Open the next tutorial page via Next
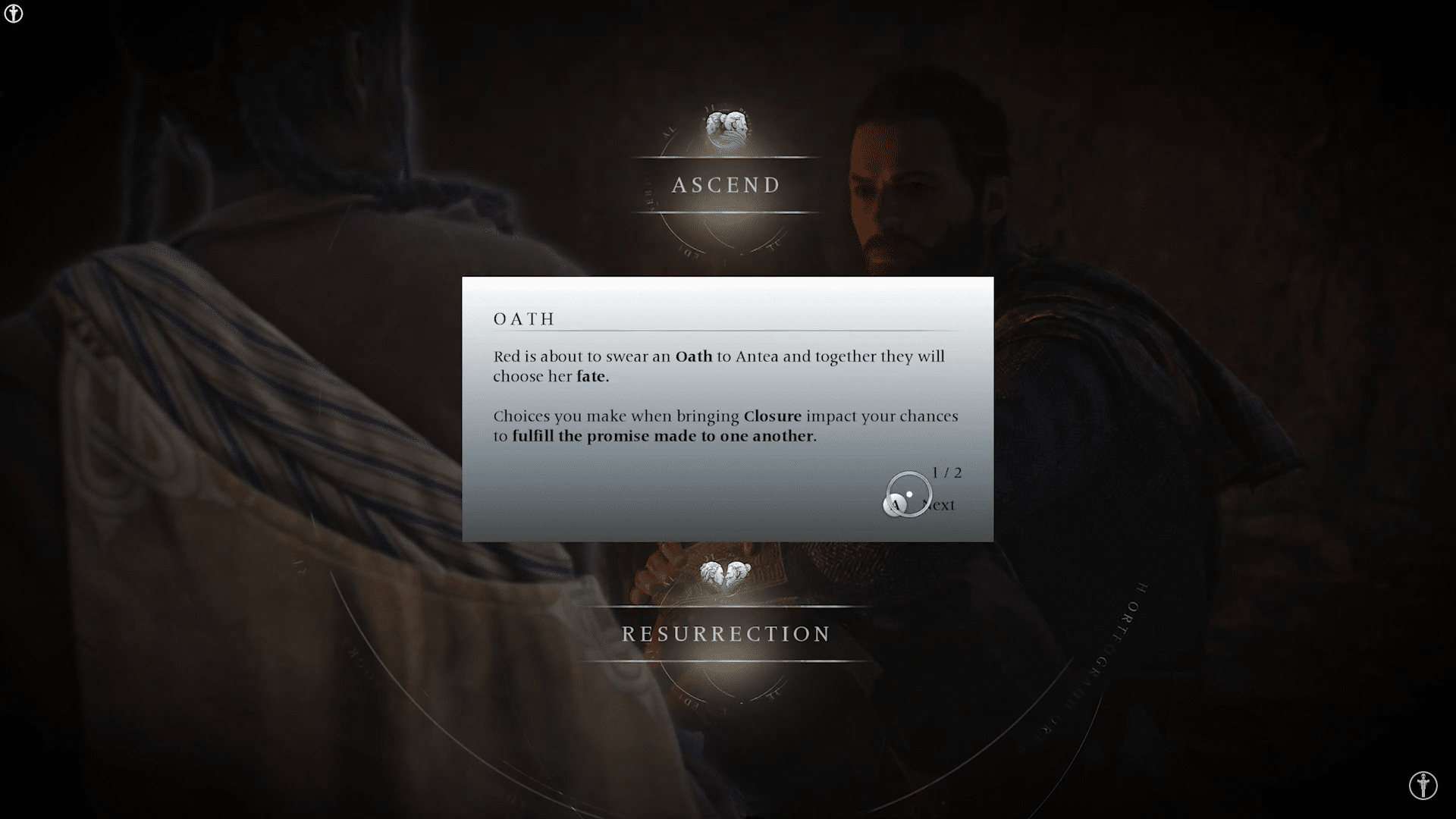This screenshot has height=819, width=1456. [x=938, y=504]
